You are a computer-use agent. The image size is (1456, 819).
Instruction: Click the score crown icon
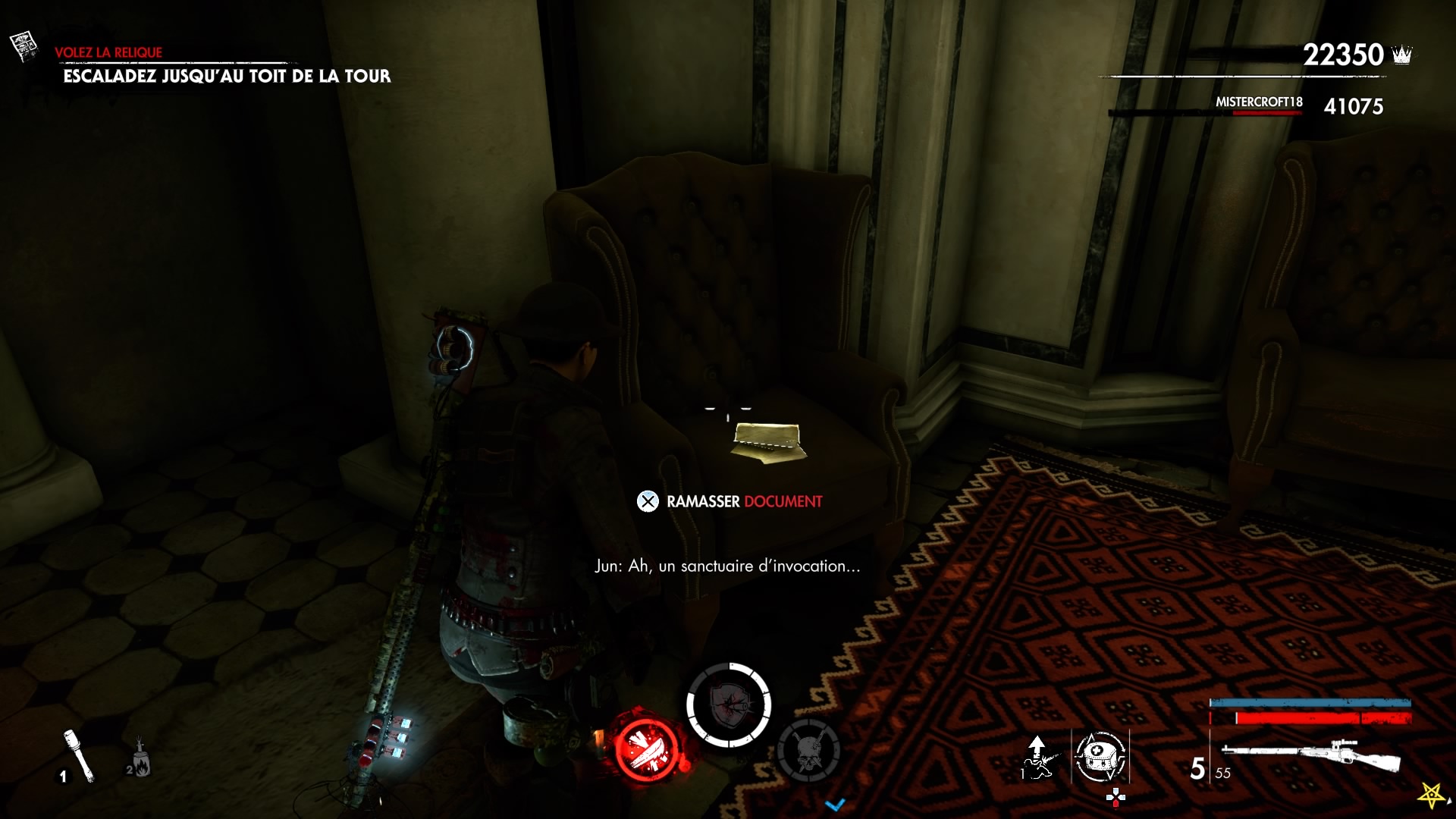tap(1401, 55)
